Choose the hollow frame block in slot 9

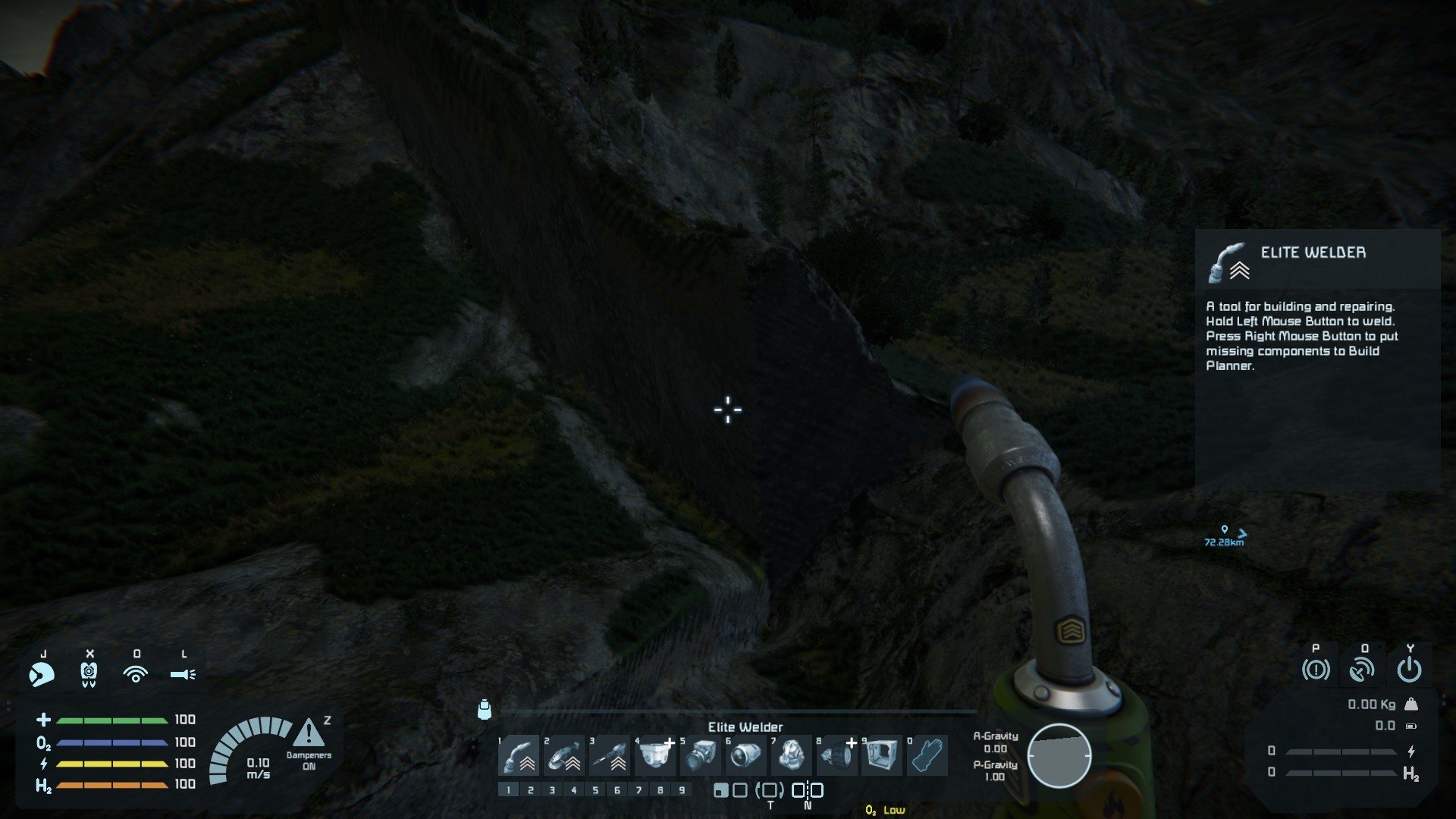click(881, 755)
